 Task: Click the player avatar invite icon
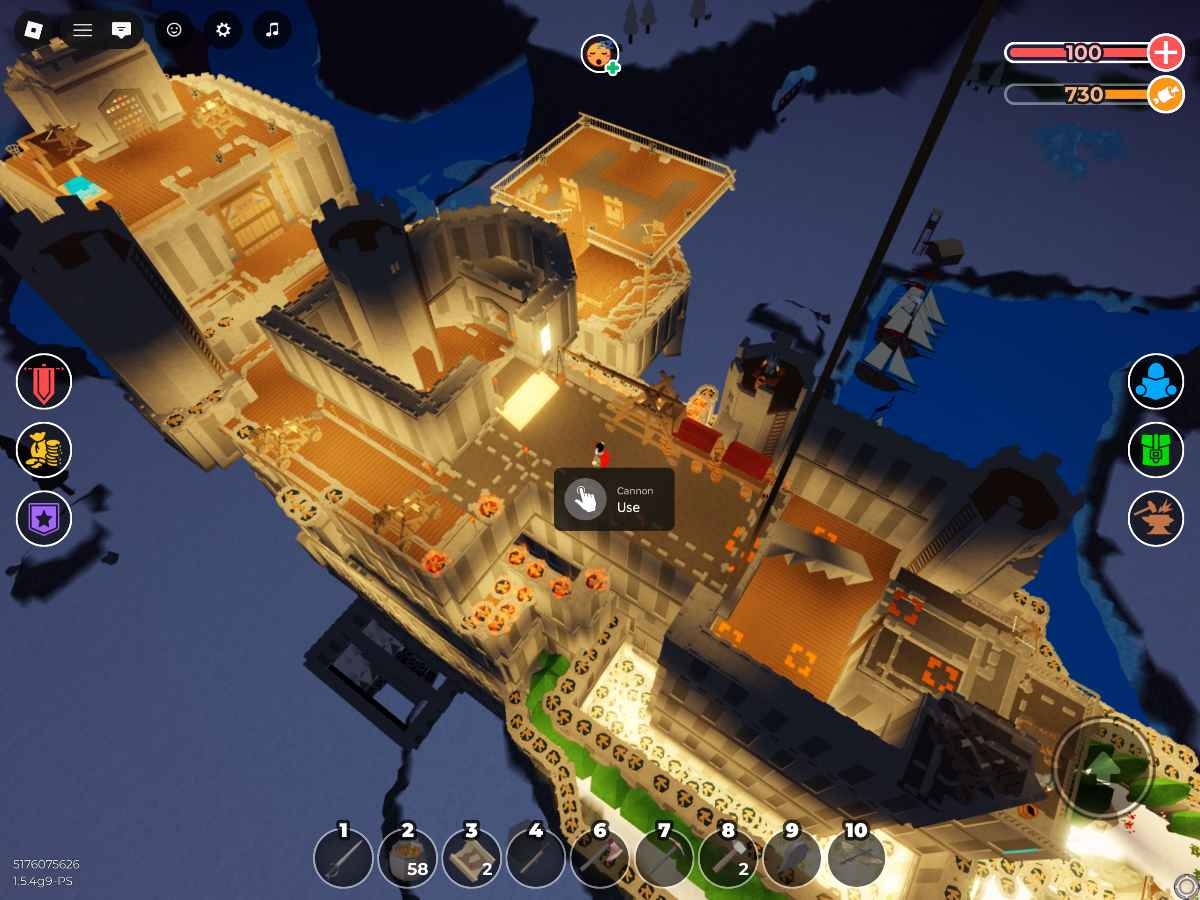tap(600, 54)
